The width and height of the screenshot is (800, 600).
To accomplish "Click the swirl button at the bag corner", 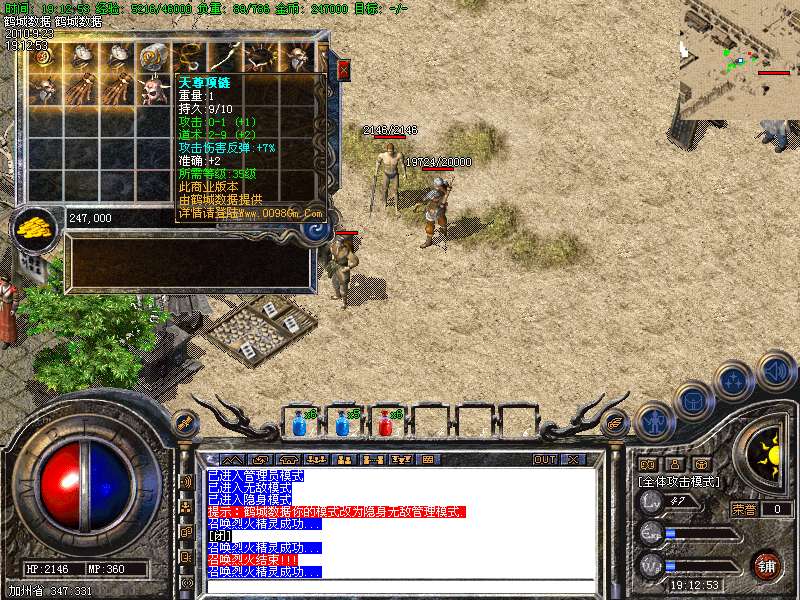I will [318, 229].
